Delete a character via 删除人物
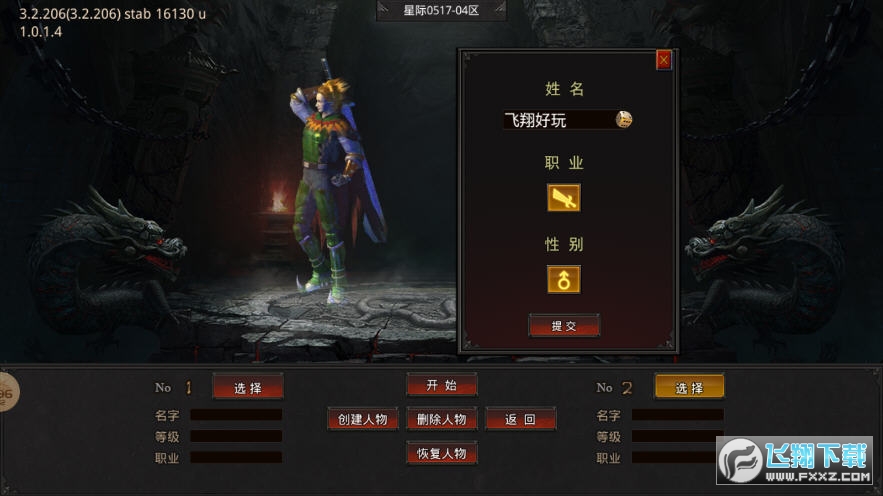Image resolution: width=883 pixels, height=496 pixels. pos(441,419)
